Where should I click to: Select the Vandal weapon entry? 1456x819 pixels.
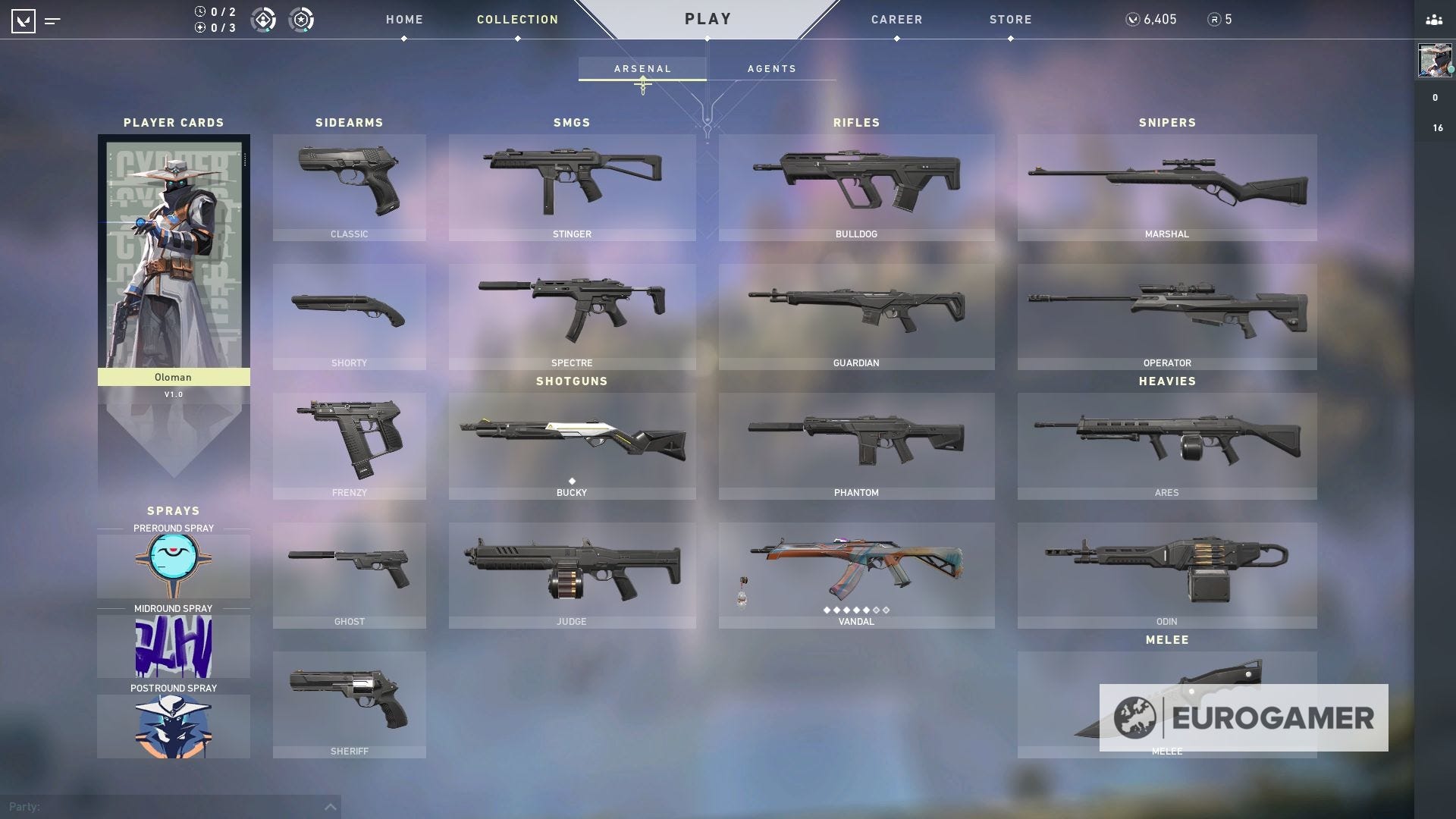pyautogui.click(x=856, y=573)
